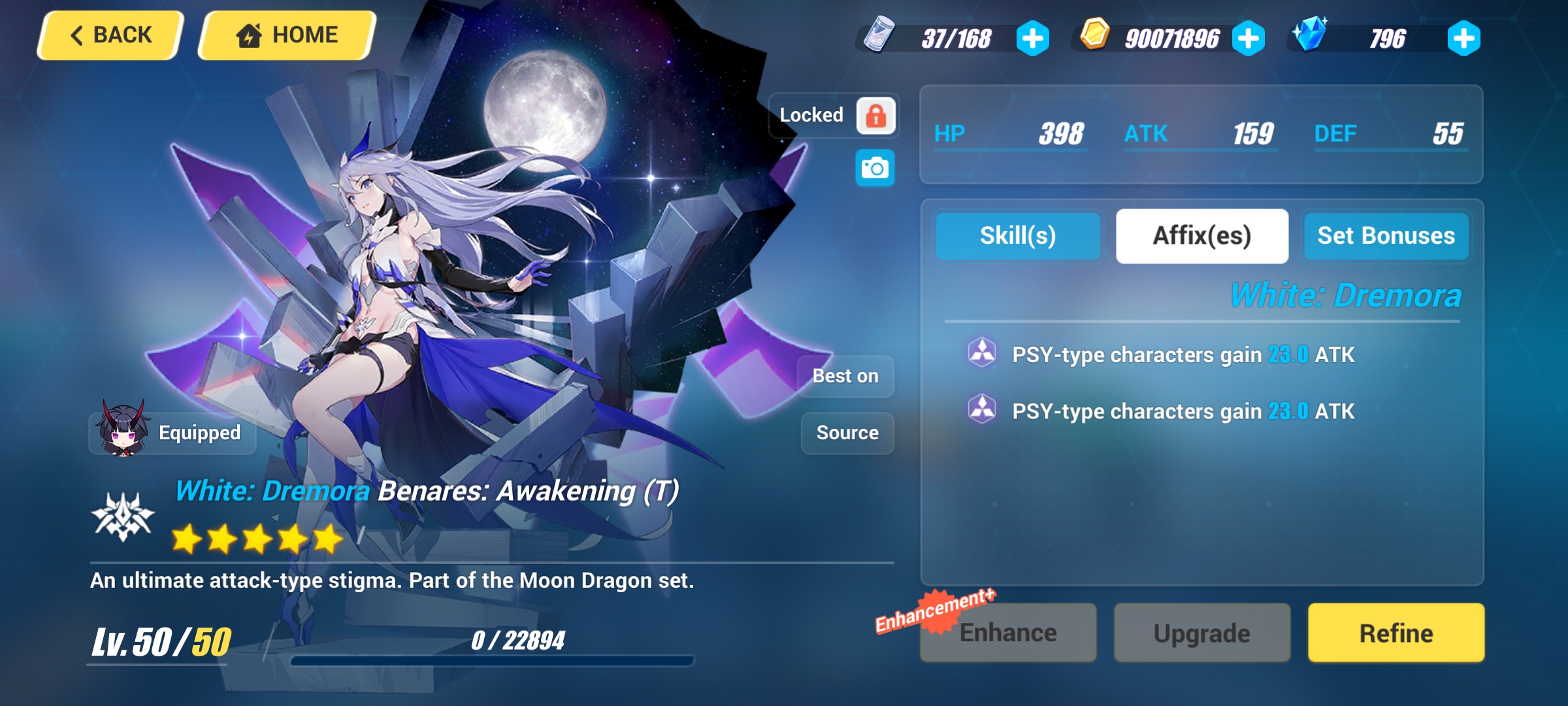Click the plus icon next to stamina
Image resolution: width=1568 pixels, height=706 pixels.
pyautogui.click(x=1033, y=39)
